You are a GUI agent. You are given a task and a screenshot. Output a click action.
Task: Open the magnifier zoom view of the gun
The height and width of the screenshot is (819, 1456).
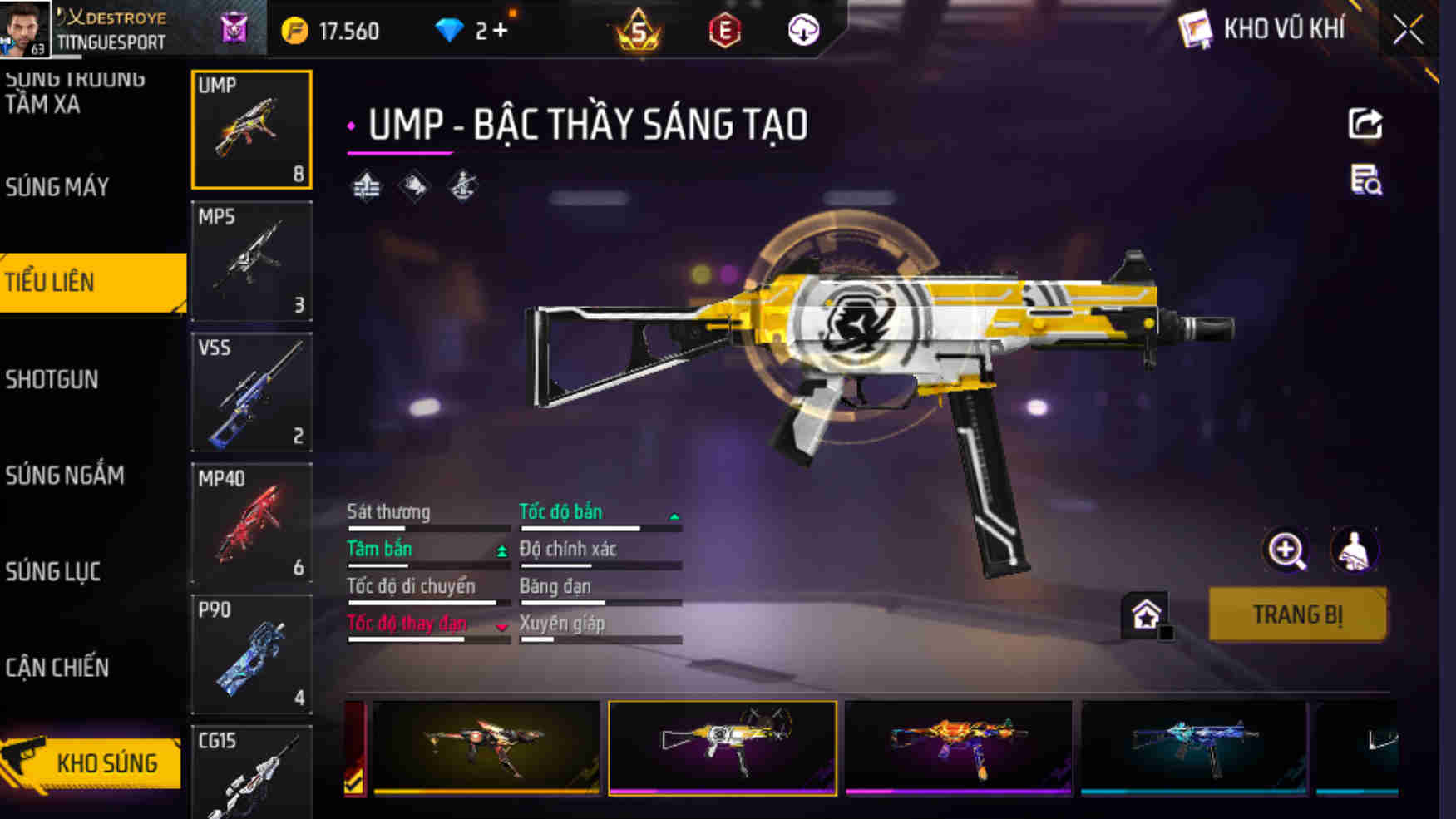[1286, 550]
